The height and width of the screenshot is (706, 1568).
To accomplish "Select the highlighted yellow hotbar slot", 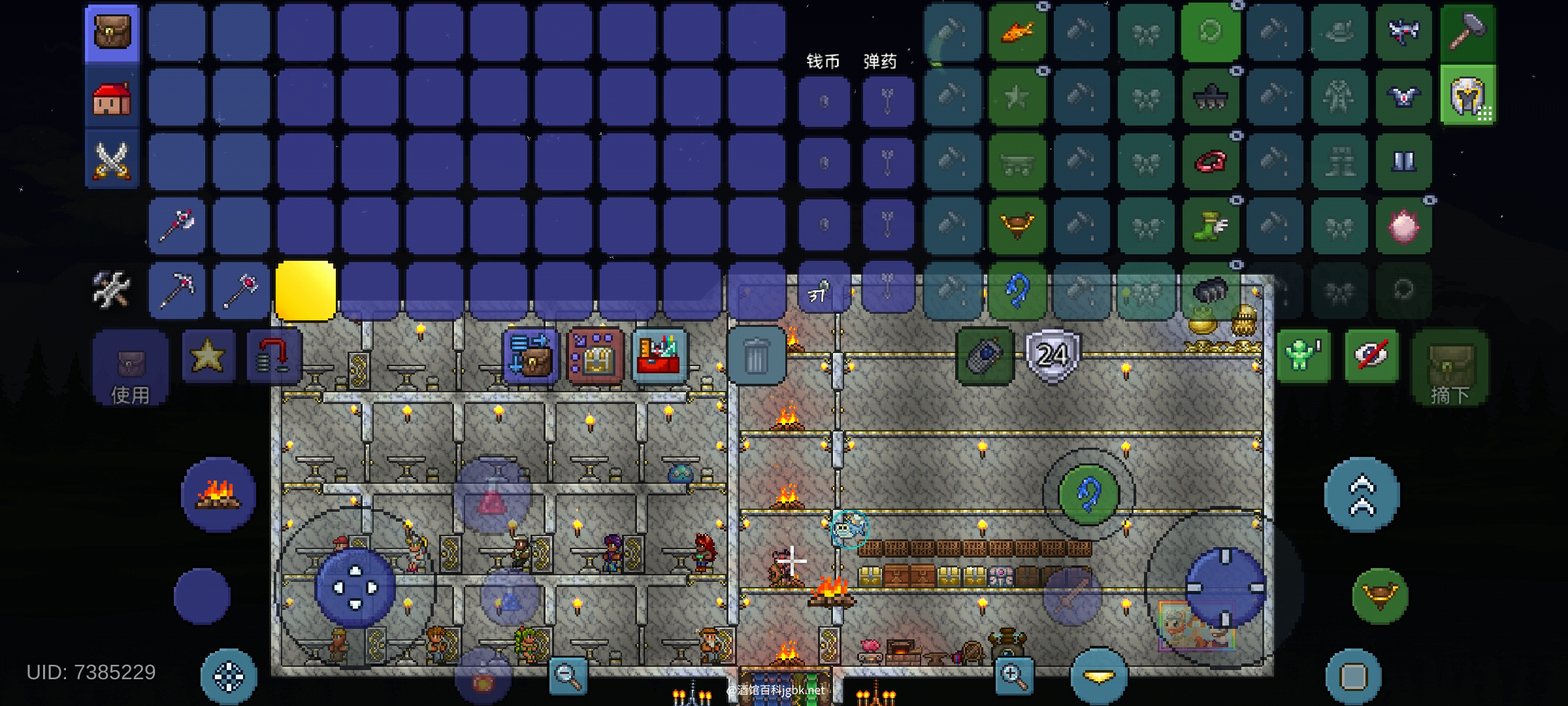I will [305, 290].
